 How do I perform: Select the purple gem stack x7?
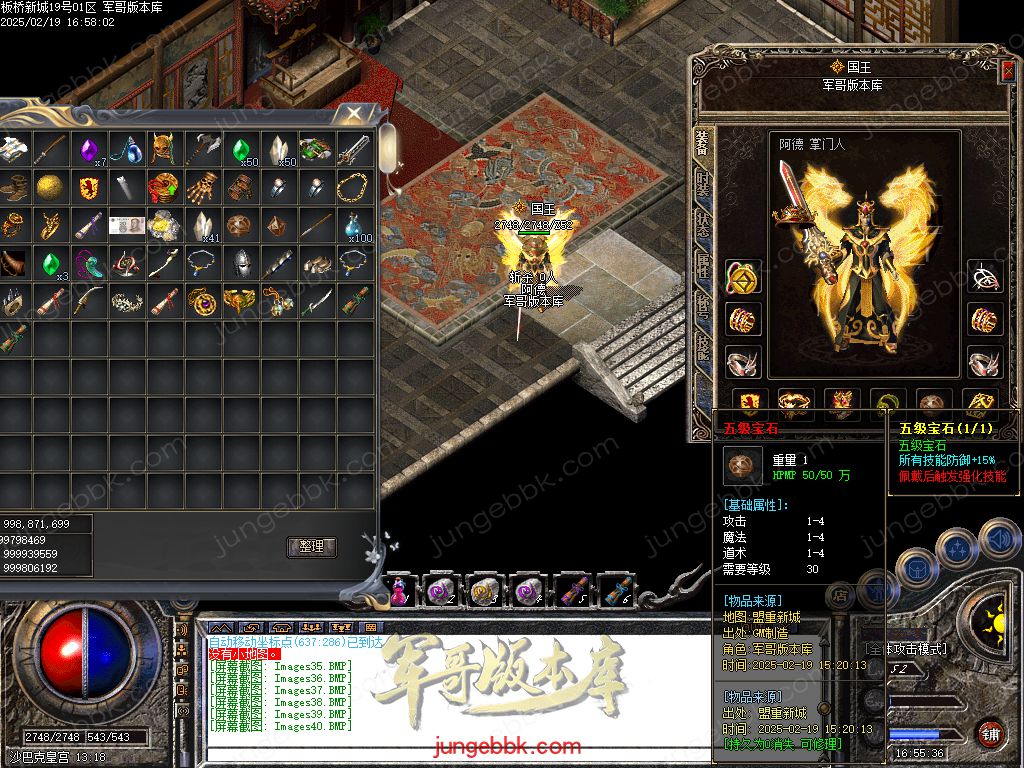[91, 150]
